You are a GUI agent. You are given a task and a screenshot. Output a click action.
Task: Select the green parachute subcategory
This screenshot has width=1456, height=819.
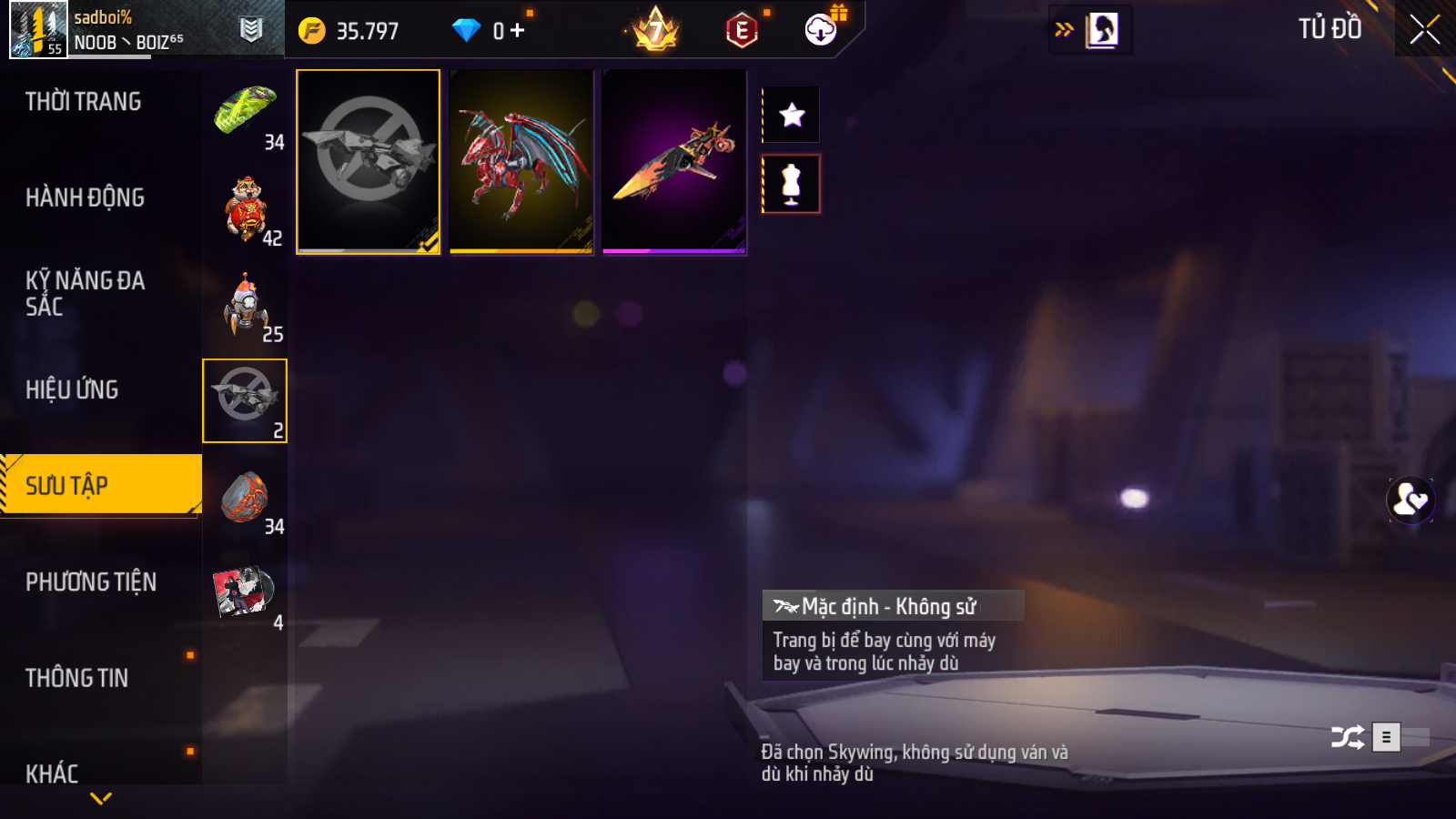[x=245, y=114]
